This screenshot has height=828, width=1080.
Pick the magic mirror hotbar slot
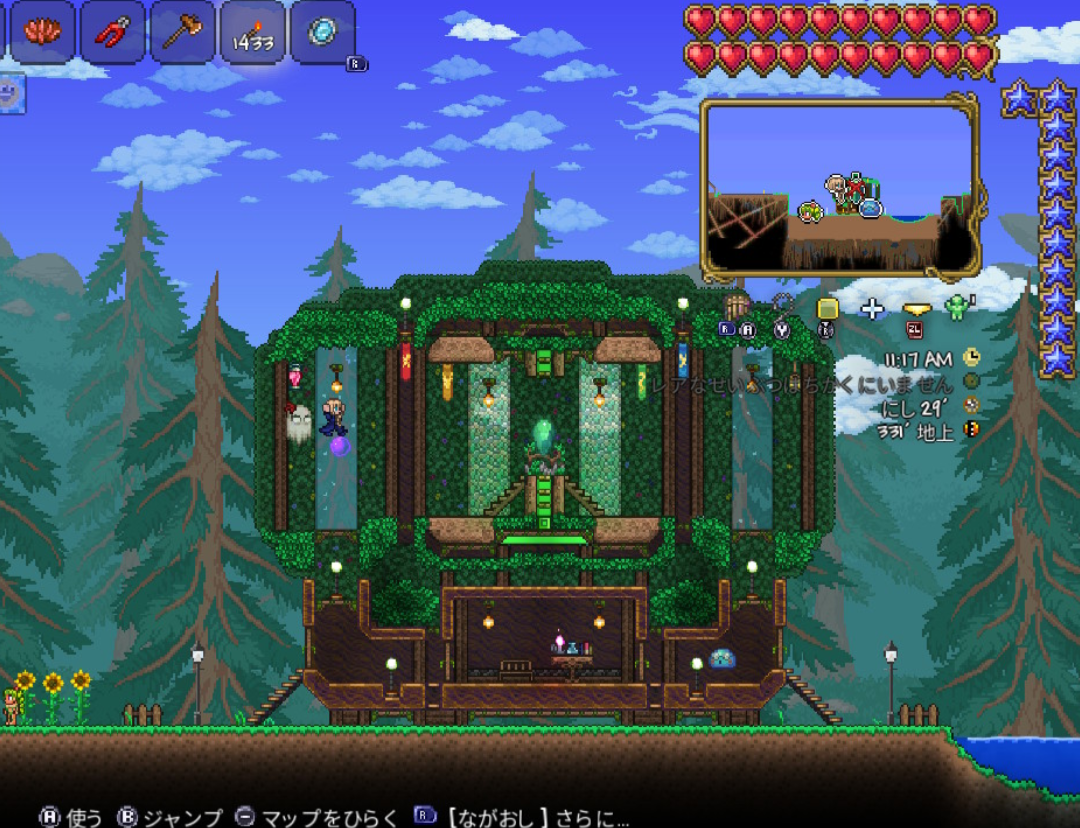tap(322, 32)
